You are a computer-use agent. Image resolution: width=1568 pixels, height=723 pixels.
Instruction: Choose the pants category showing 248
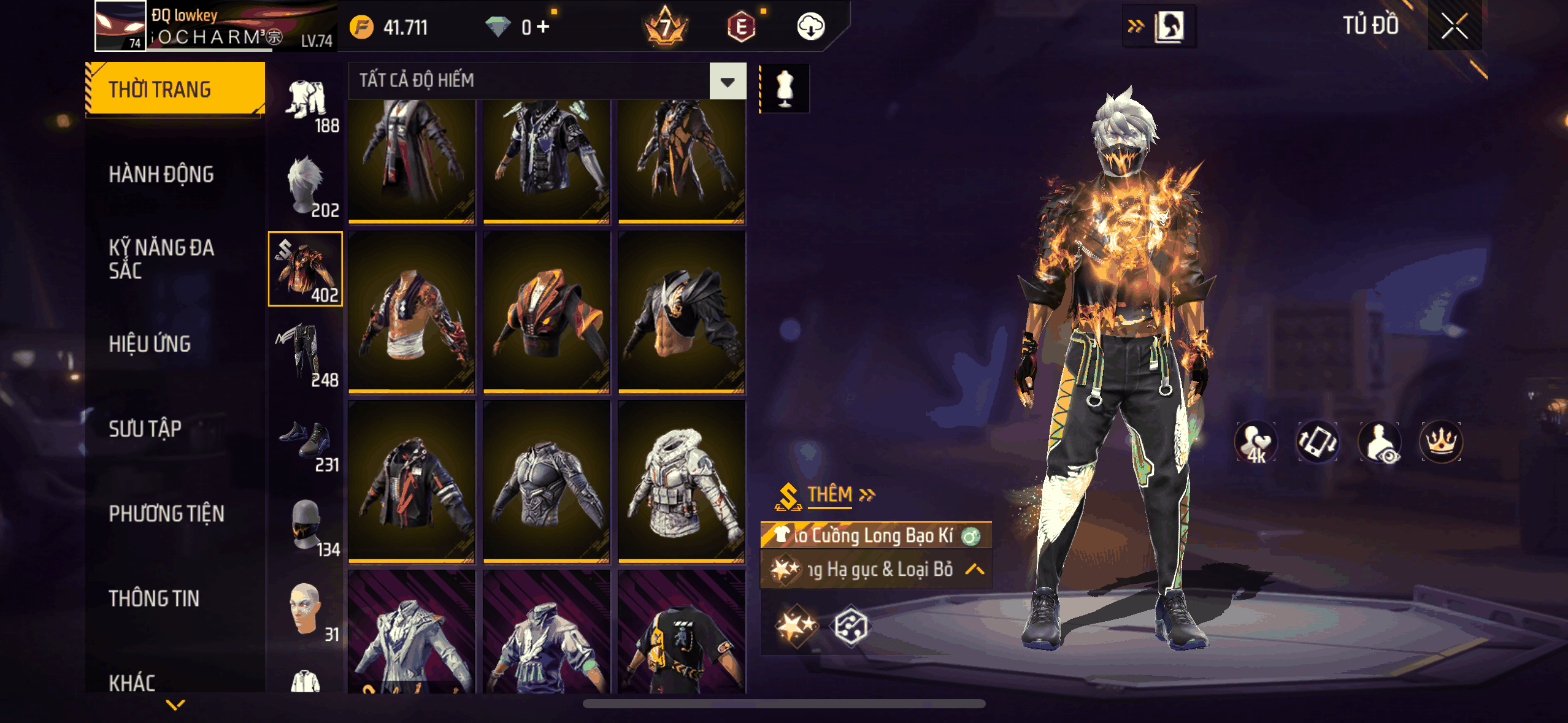point(306,354)
